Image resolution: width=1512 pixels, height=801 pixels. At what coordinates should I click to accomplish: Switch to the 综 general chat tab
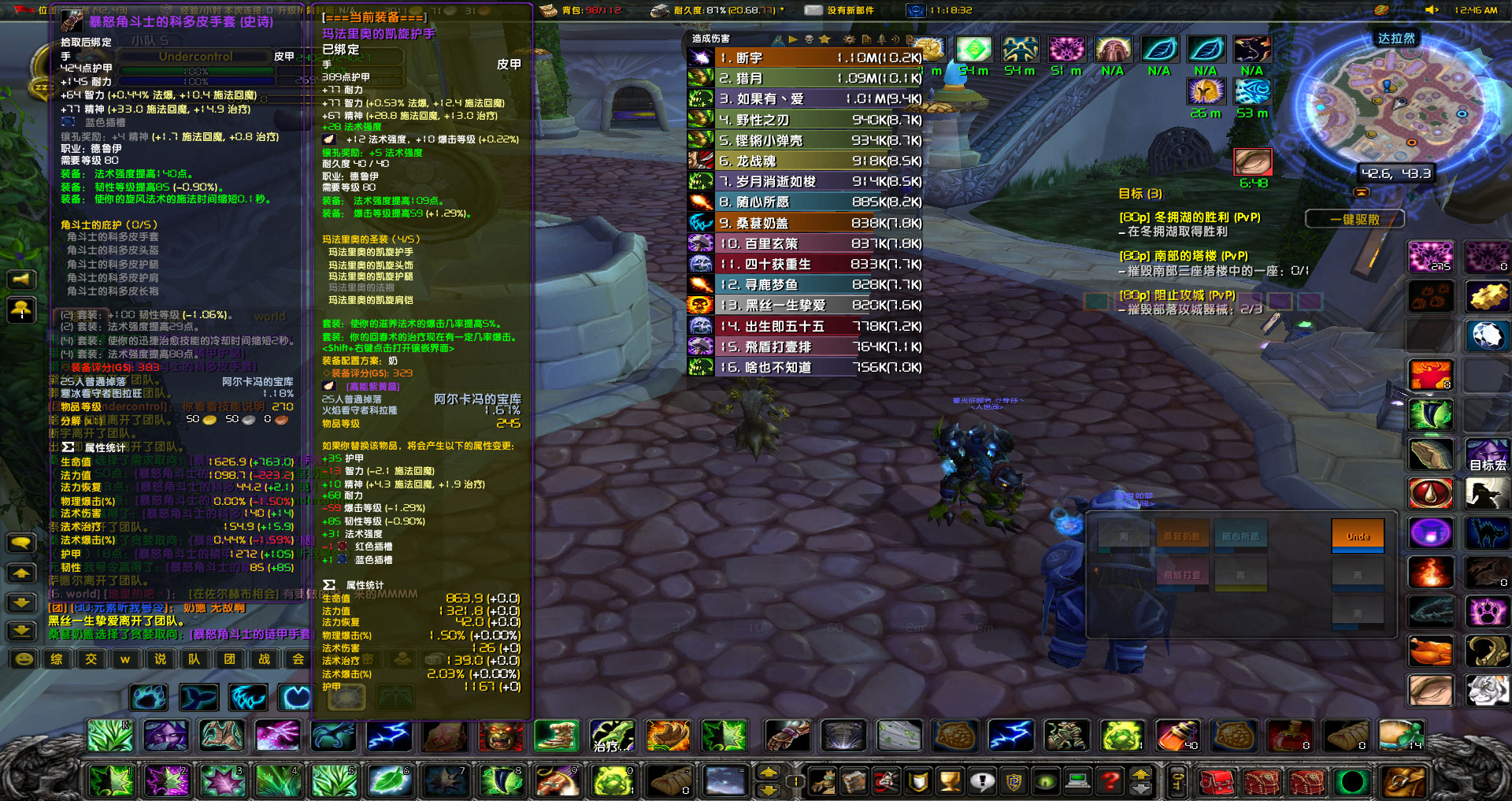(56, 660)
